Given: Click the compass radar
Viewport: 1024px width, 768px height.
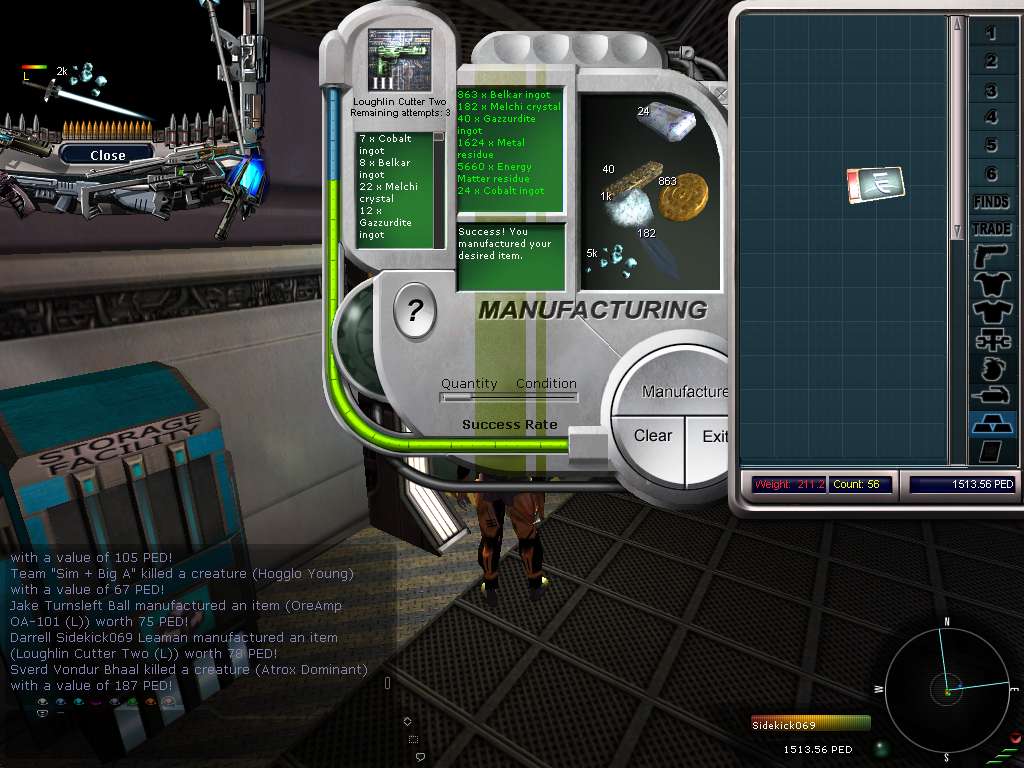Looking at the screenshot, I should [x=946, y=688].
